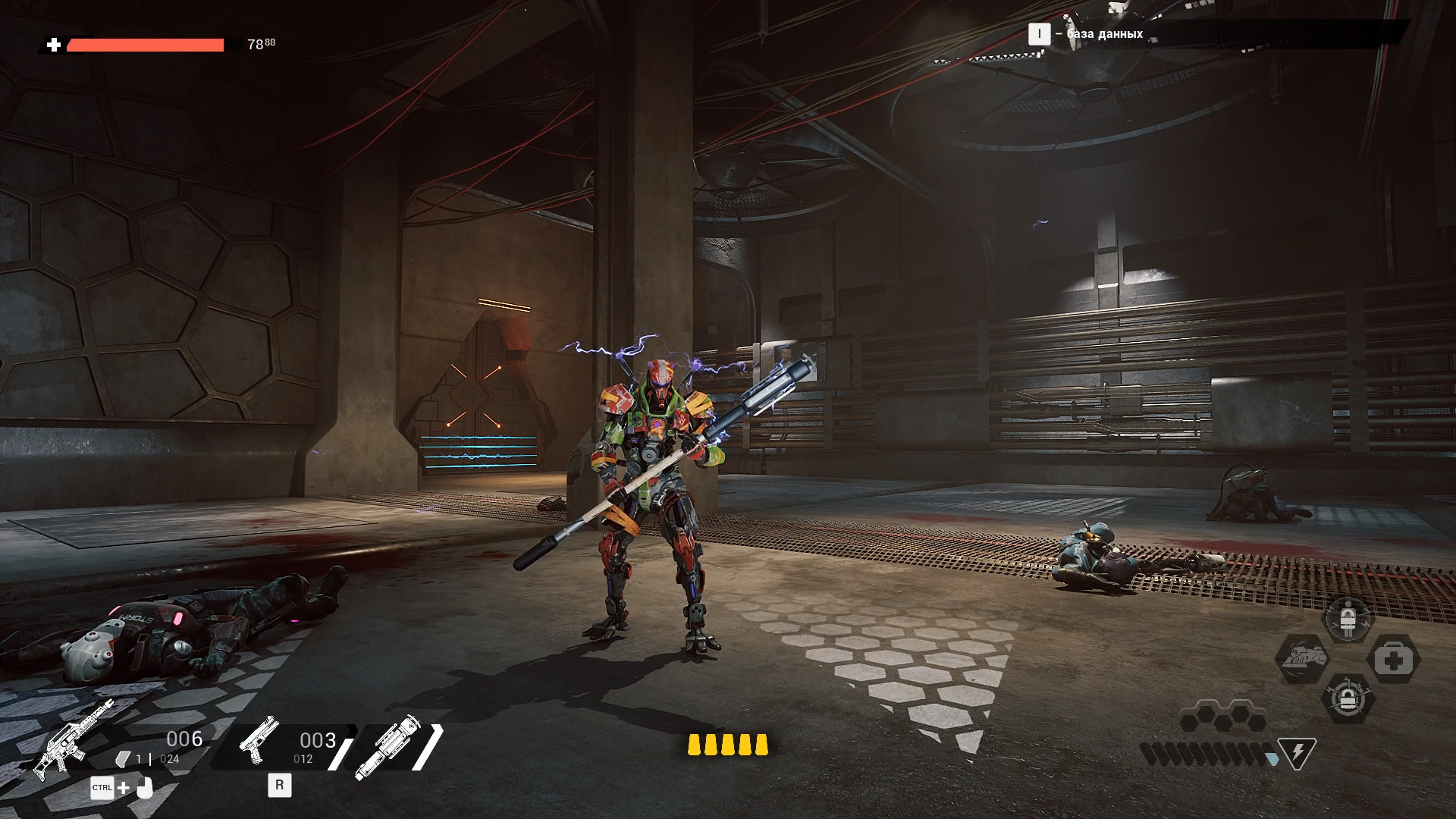The image size is (1456, 819).
Task: Switch to the pistol weapon slot
Action: coord(259,739)
